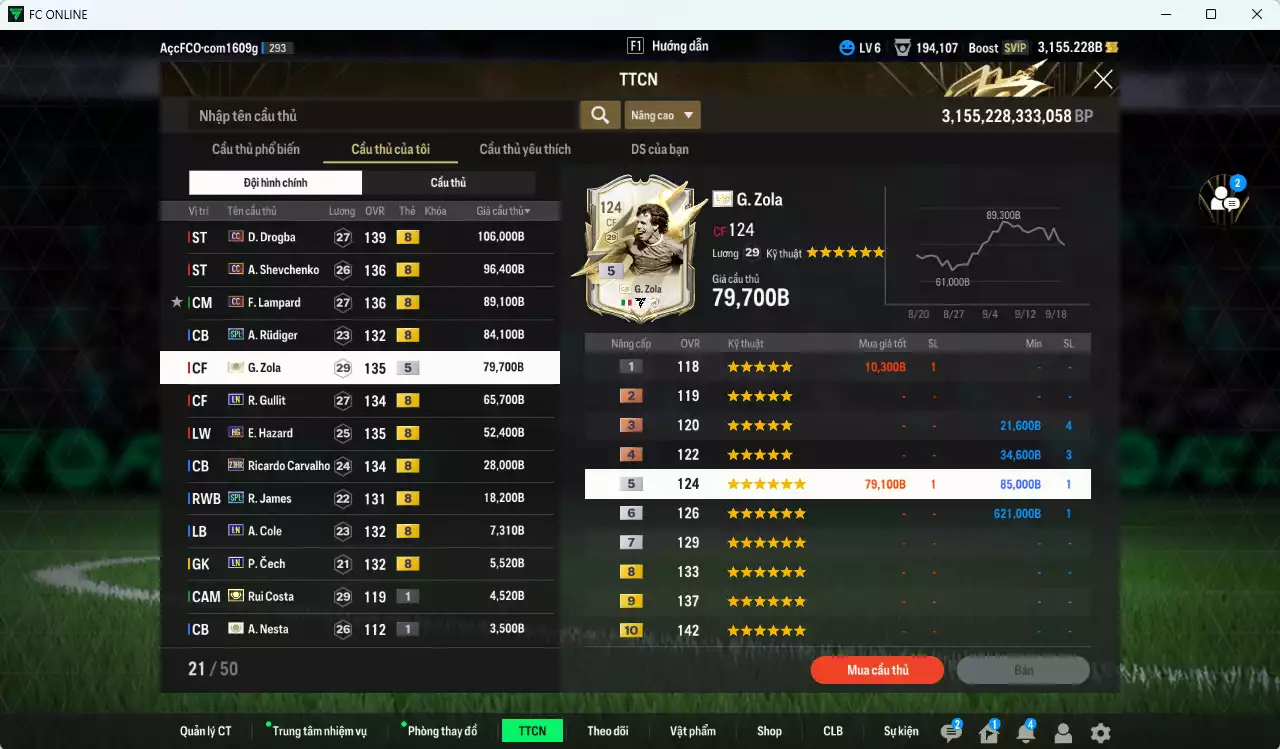Screen dimensions: 1280x749
Task: Click the magnifying glass search button
Action: (600, 115)
